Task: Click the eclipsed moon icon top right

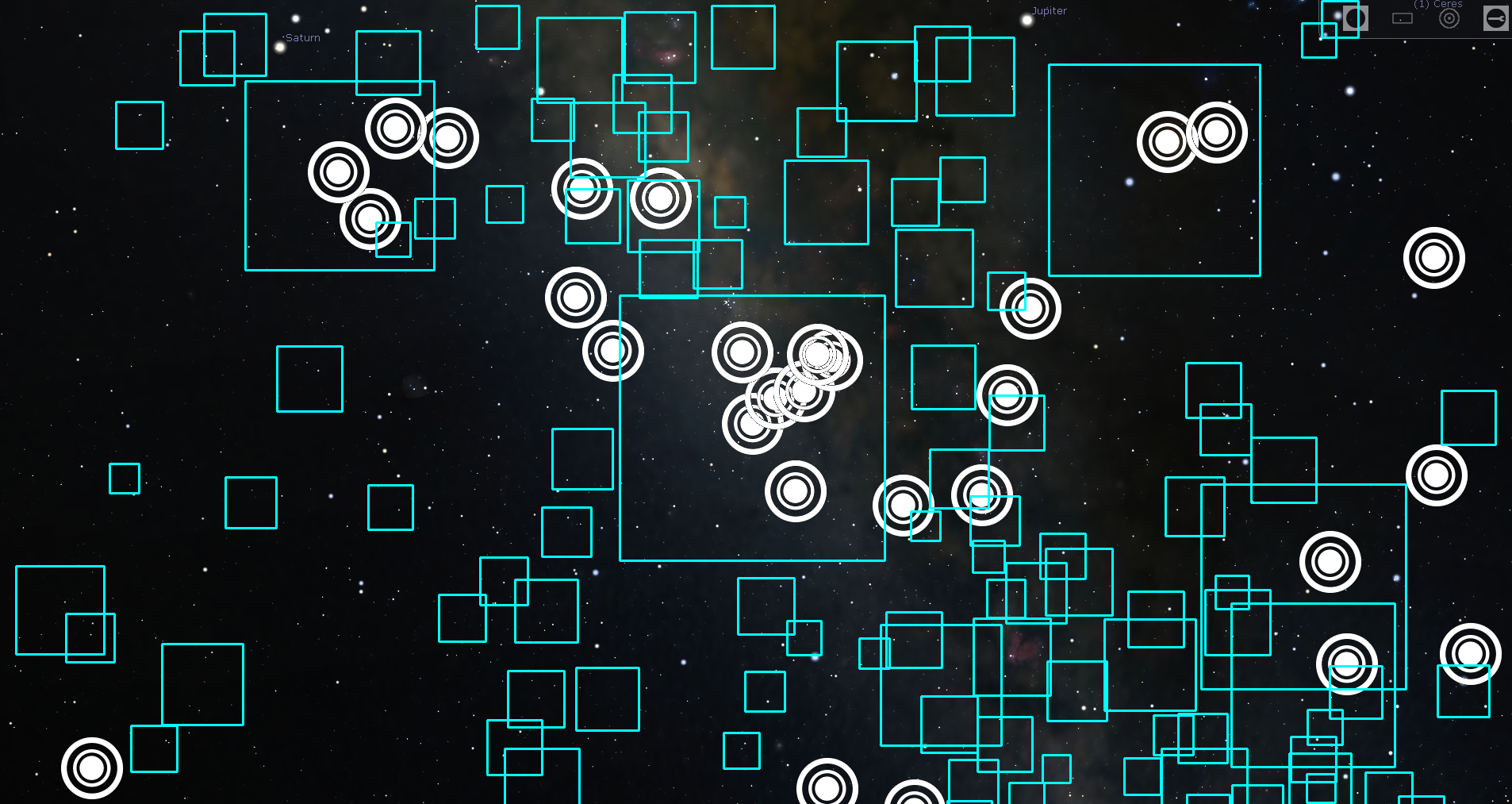Action: pyautogui.click(x=1356, y=18)
